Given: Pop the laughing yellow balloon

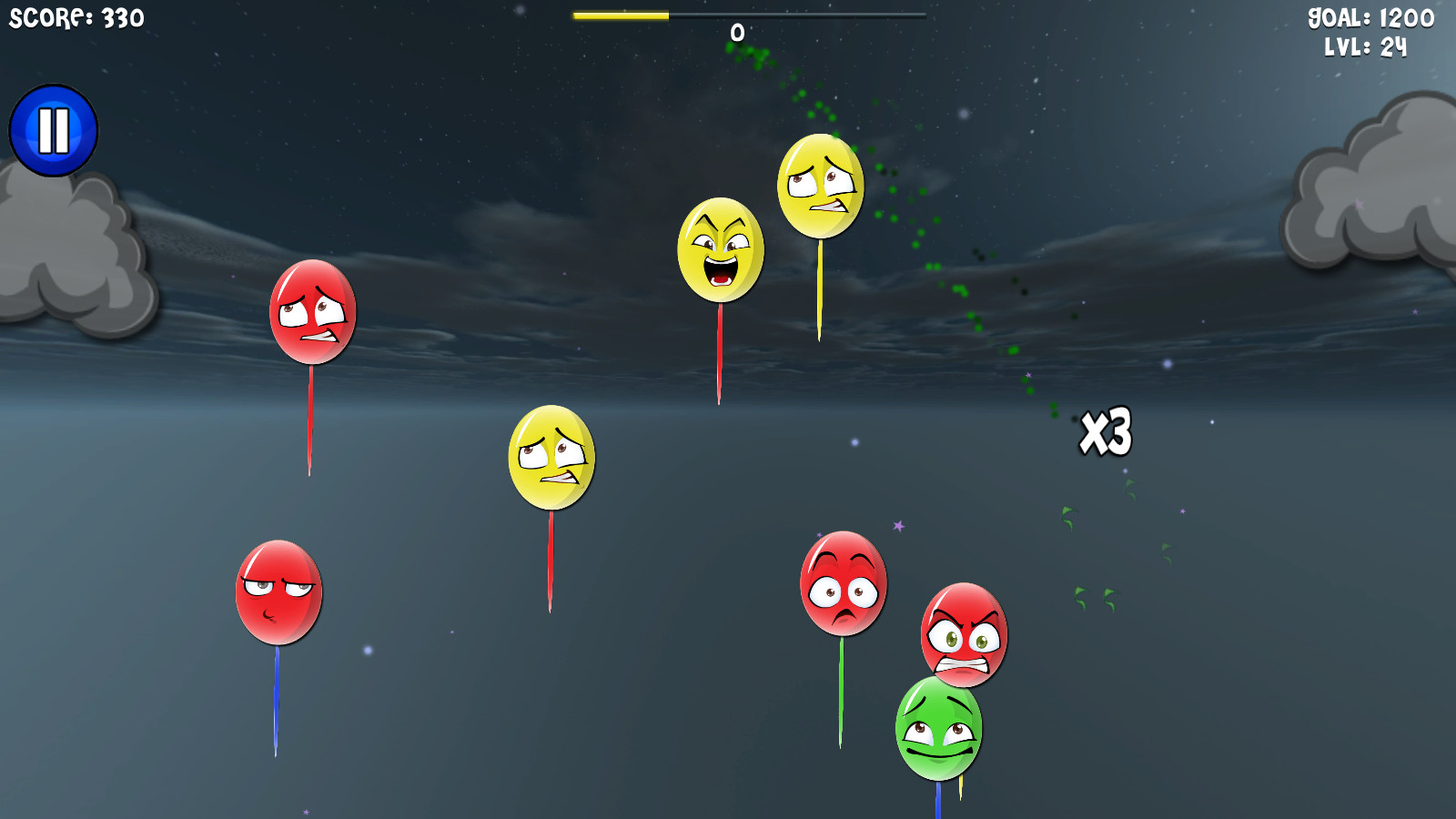Looking at the screenshot, I should click(720, 249).
